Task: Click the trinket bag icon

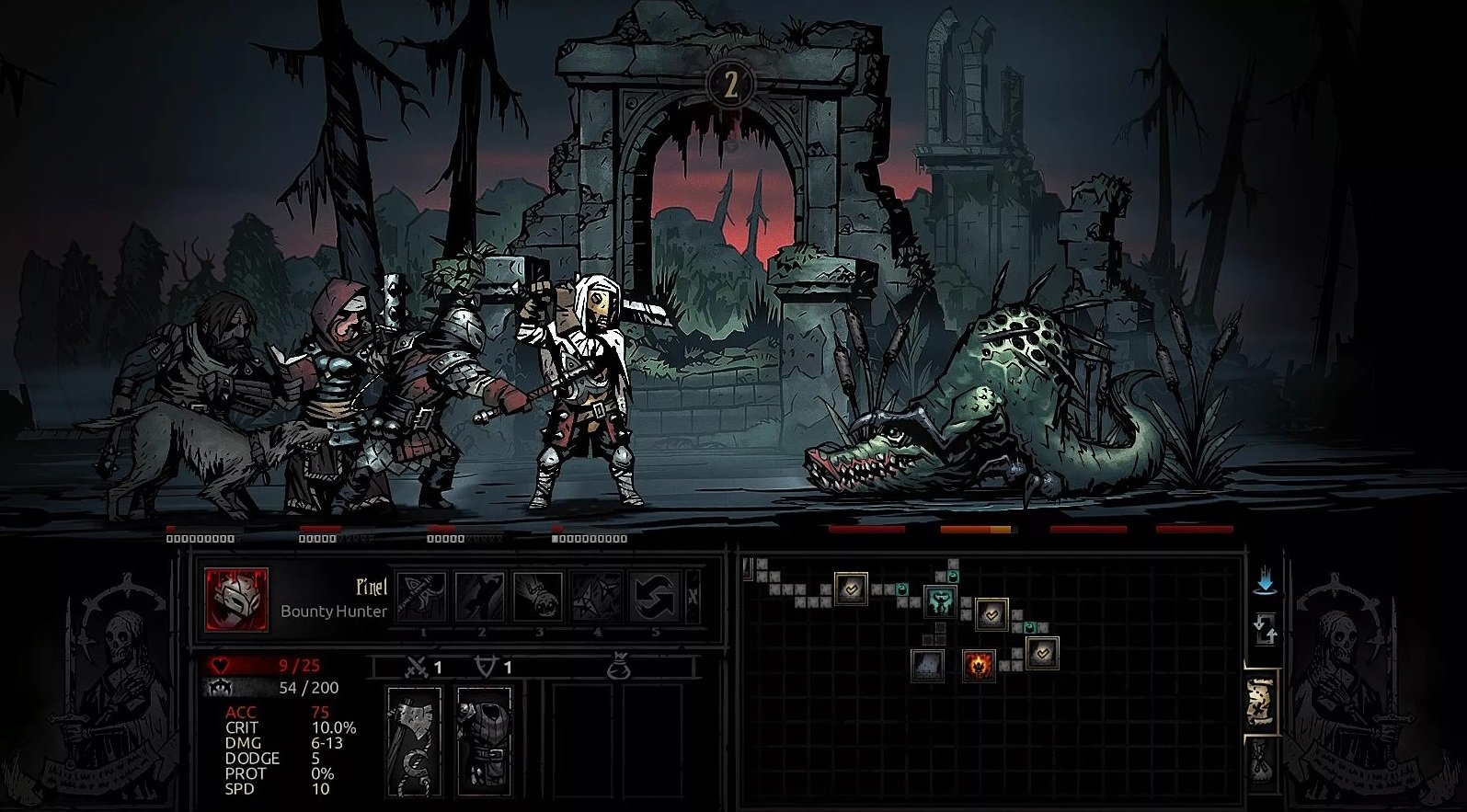Action: pyautogui.click(x=618, y=668)
